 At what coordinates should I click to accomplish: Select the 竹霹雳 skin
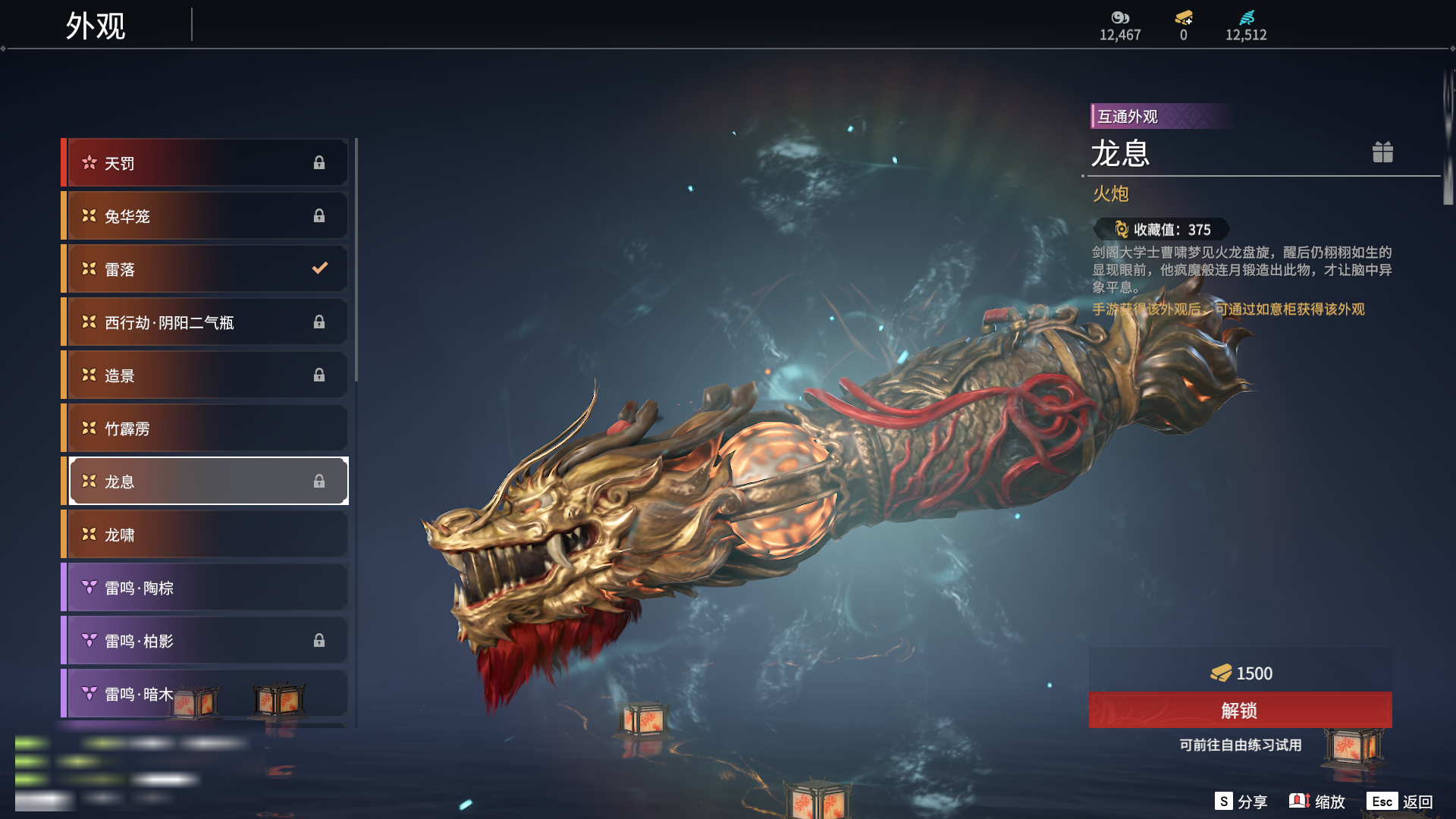pyautogui.click(x=205, y=428)
